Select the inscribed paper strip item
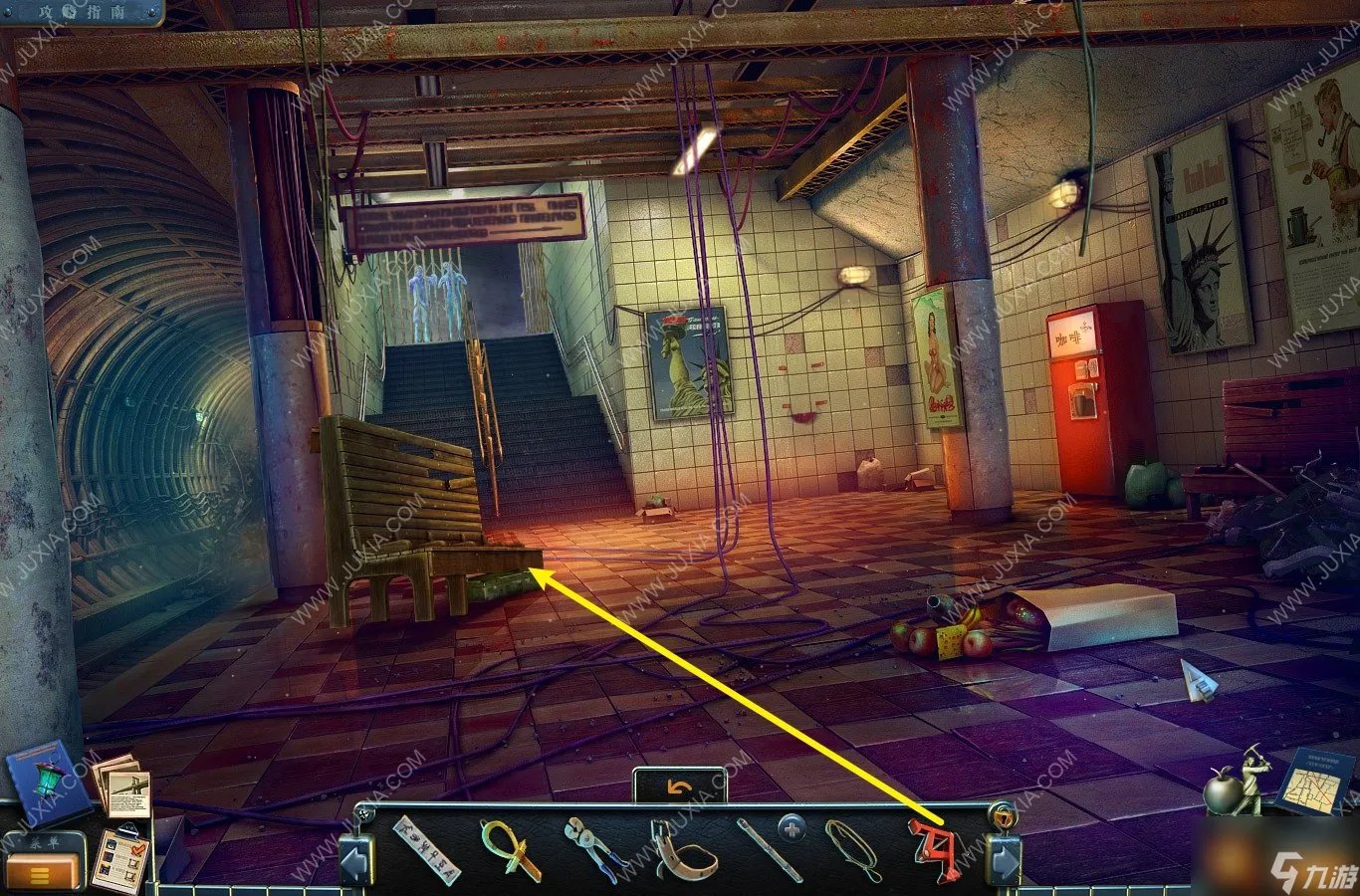 (426, 849)
